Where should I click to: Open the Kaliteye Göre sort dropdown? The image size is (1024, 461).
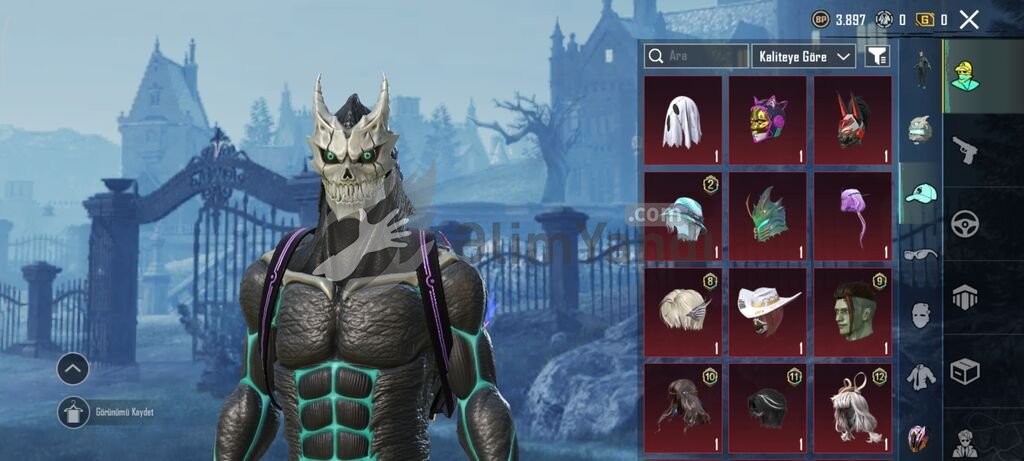pos(803,56)
